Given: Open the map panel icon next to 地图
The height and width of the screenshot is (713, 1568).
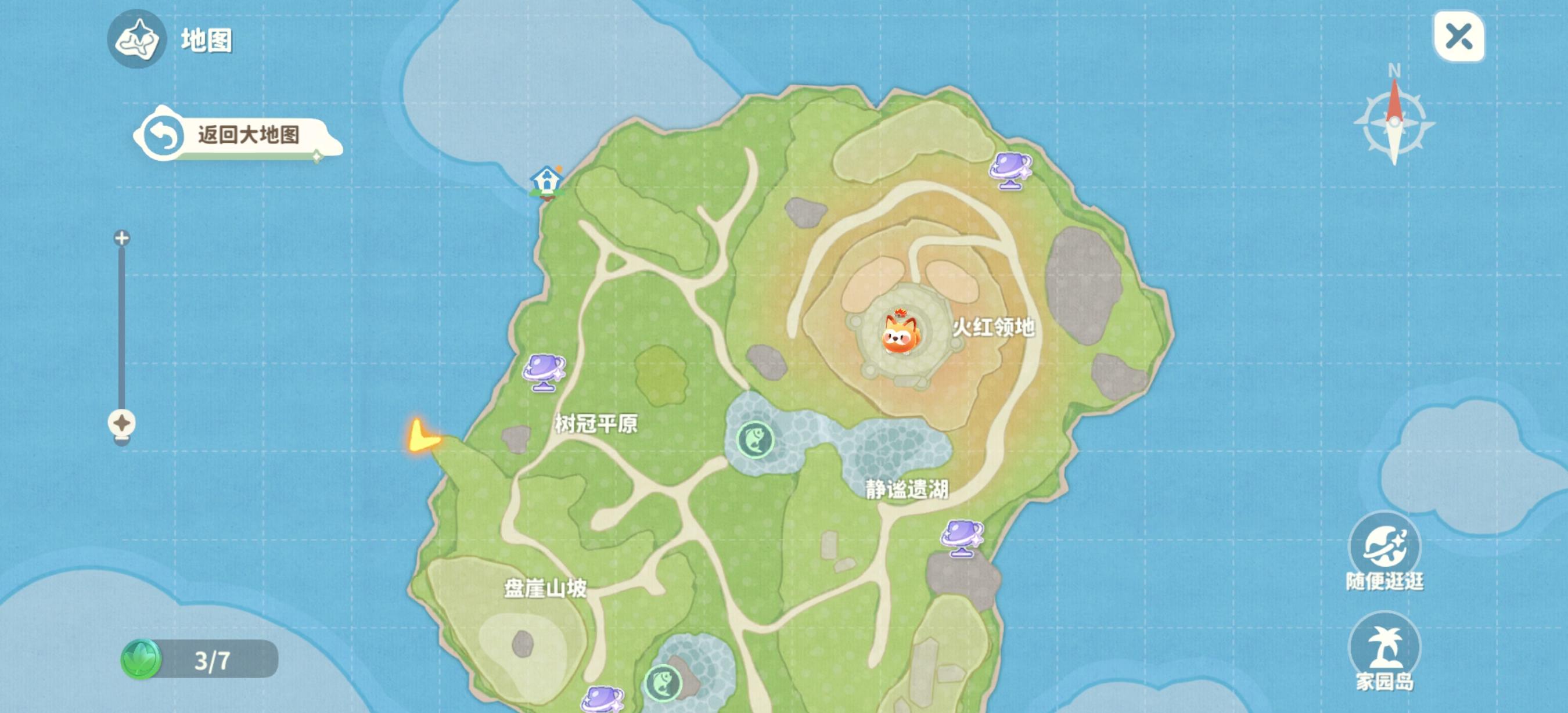Looking at the screenshot, I should point(137,41).
